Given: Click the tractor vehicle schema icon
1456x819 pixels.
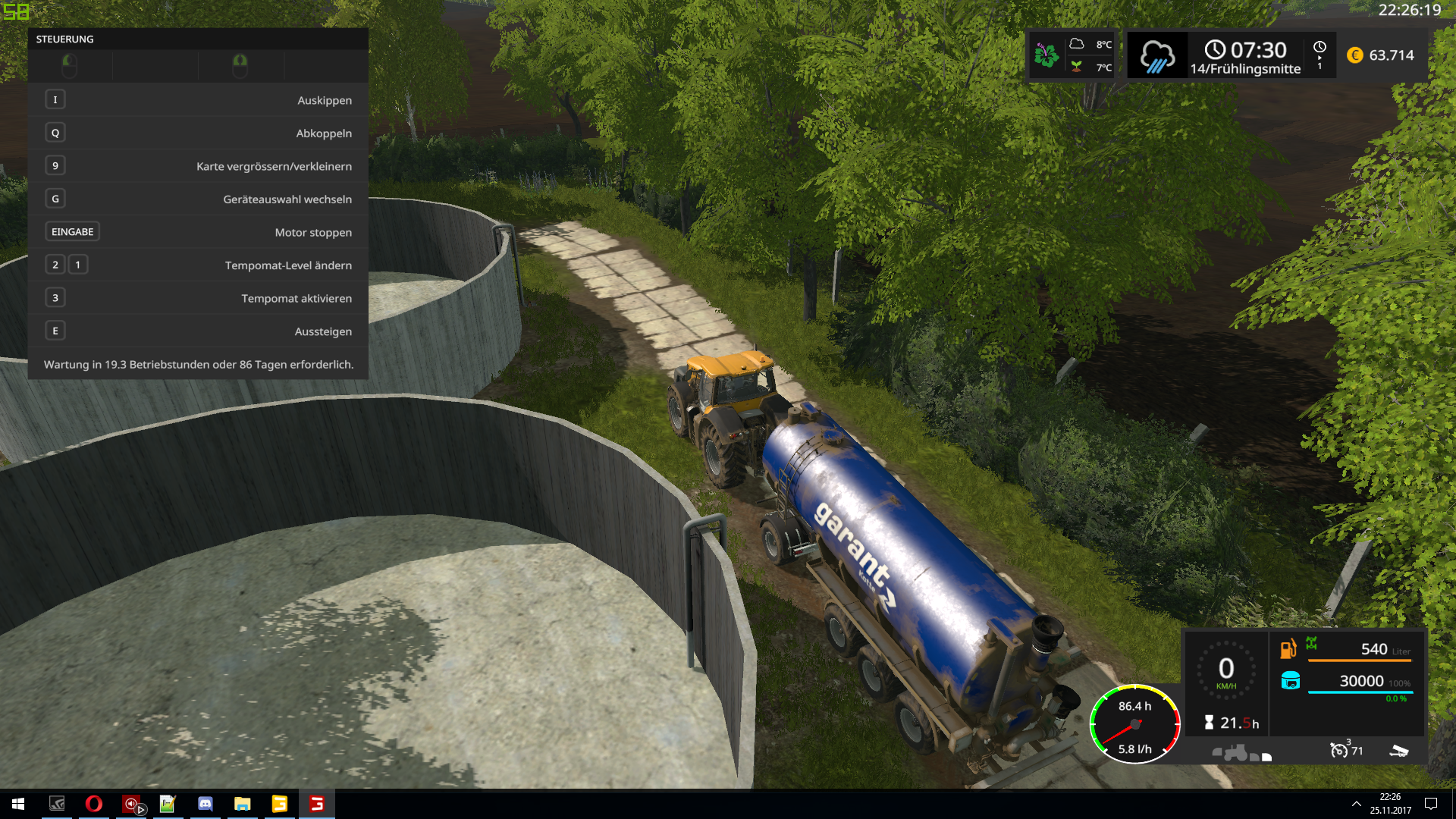Looking at the screenshot, I should 1235,753.
